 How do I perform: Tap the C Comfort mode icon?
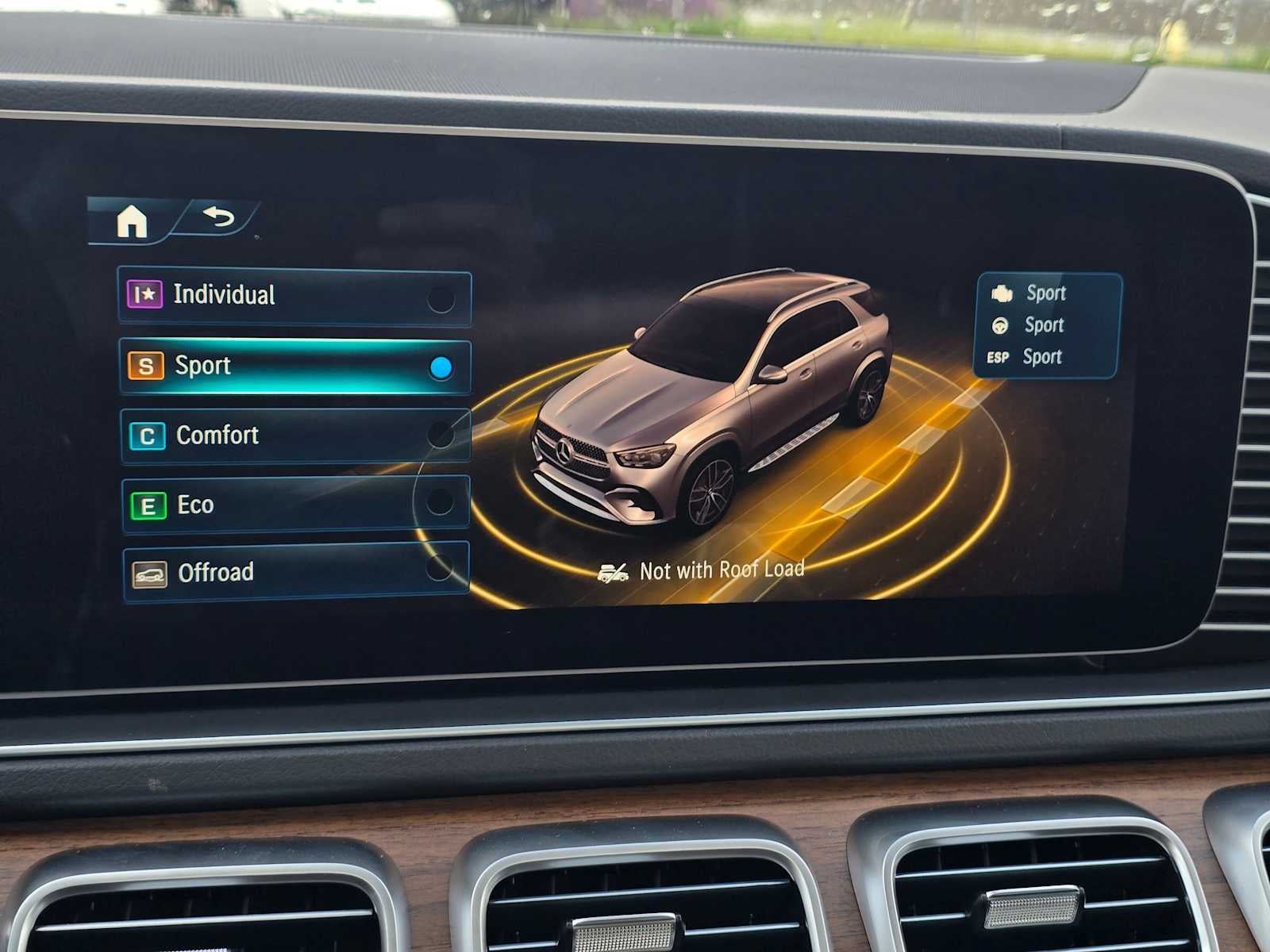[x=144, y=435]
